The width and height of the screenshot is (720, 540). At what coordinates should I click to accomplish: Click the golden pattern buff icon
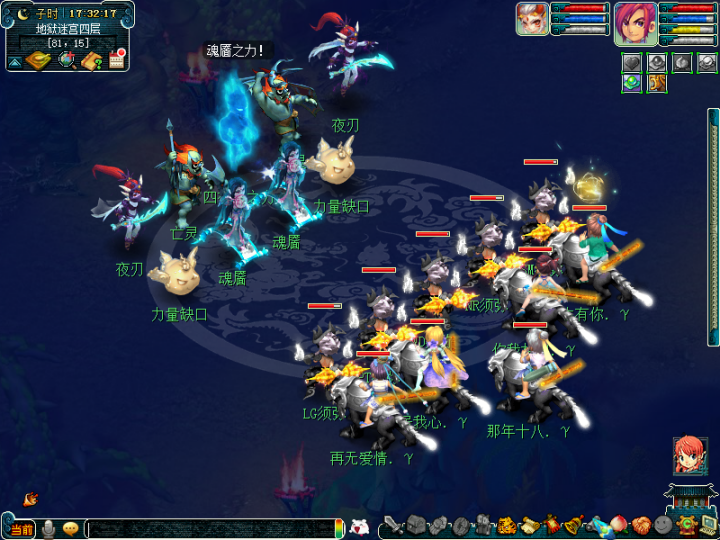click(x=656, y=83)
